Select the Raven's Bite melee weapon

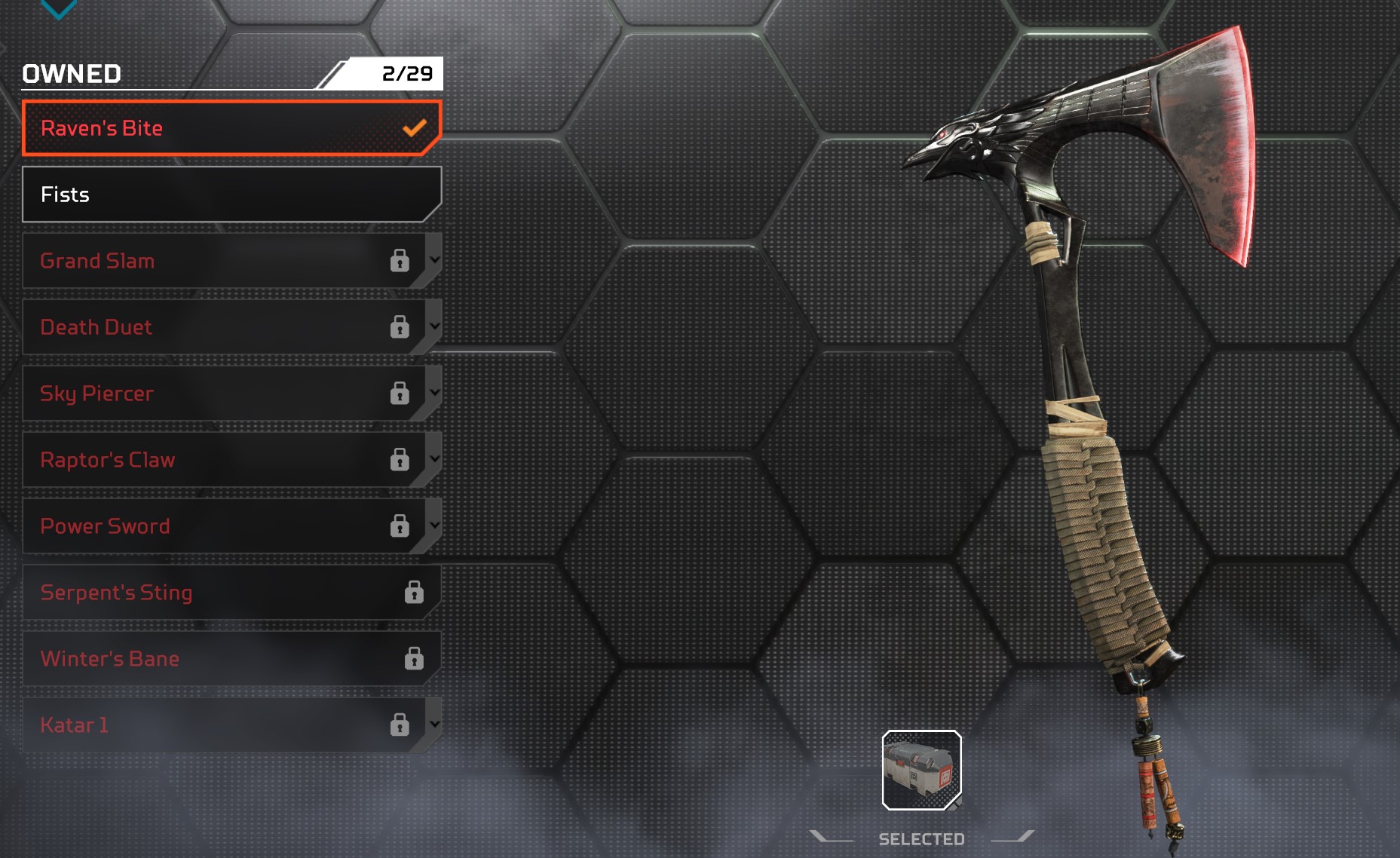(219, 128)
